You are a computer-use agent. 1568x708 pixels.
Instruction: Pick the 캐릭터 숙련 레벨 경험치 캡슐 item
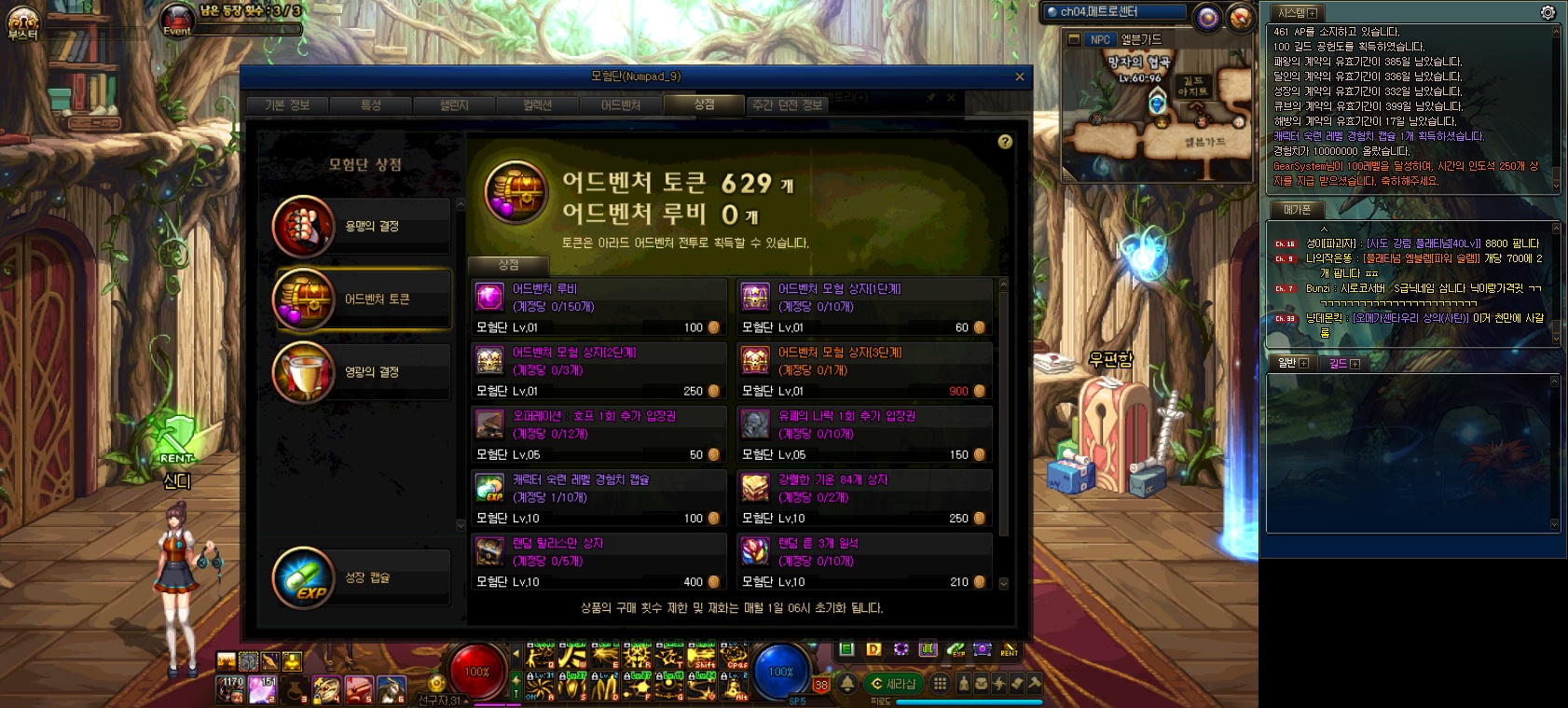click(598, 497)
